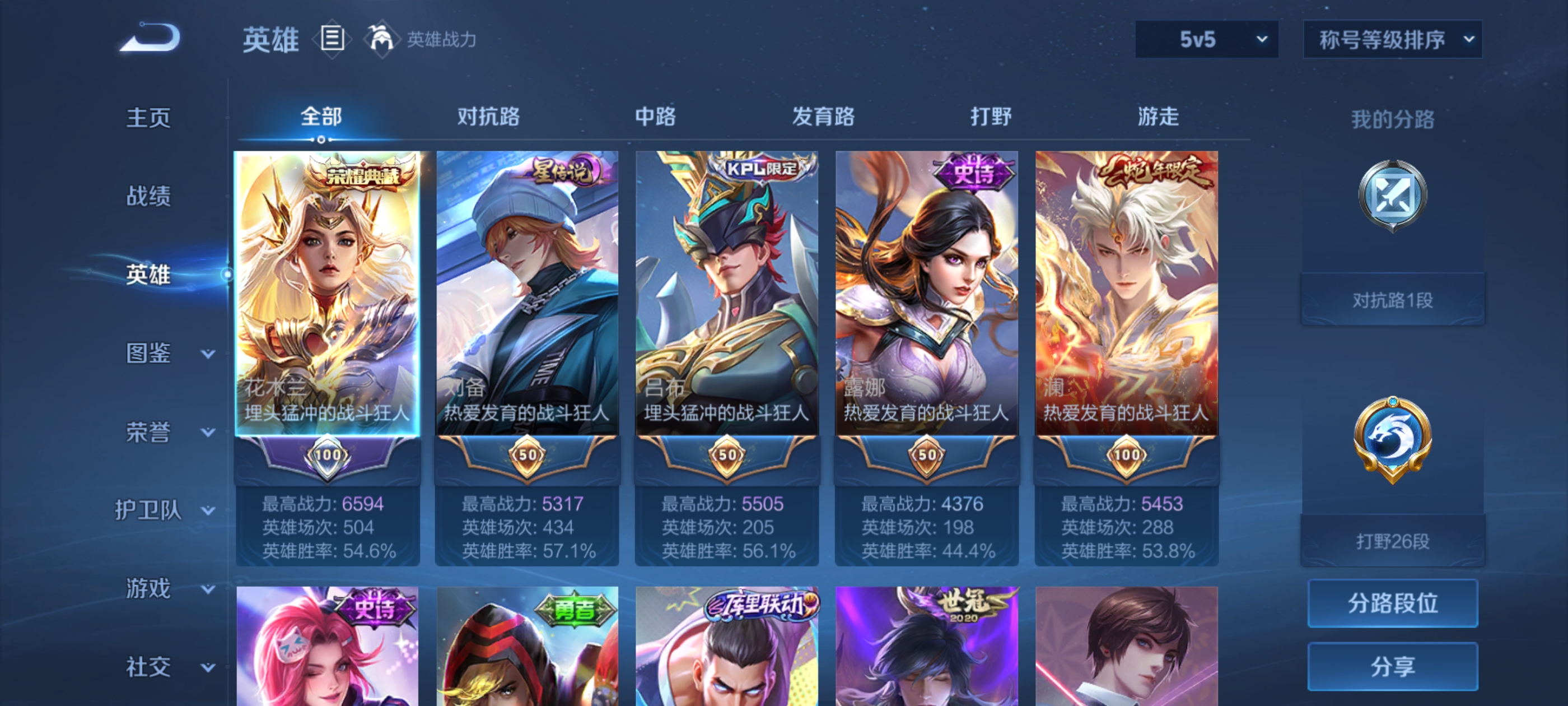Click the 分路段位 button
1568x706 pixels.
click(1393, 603)
